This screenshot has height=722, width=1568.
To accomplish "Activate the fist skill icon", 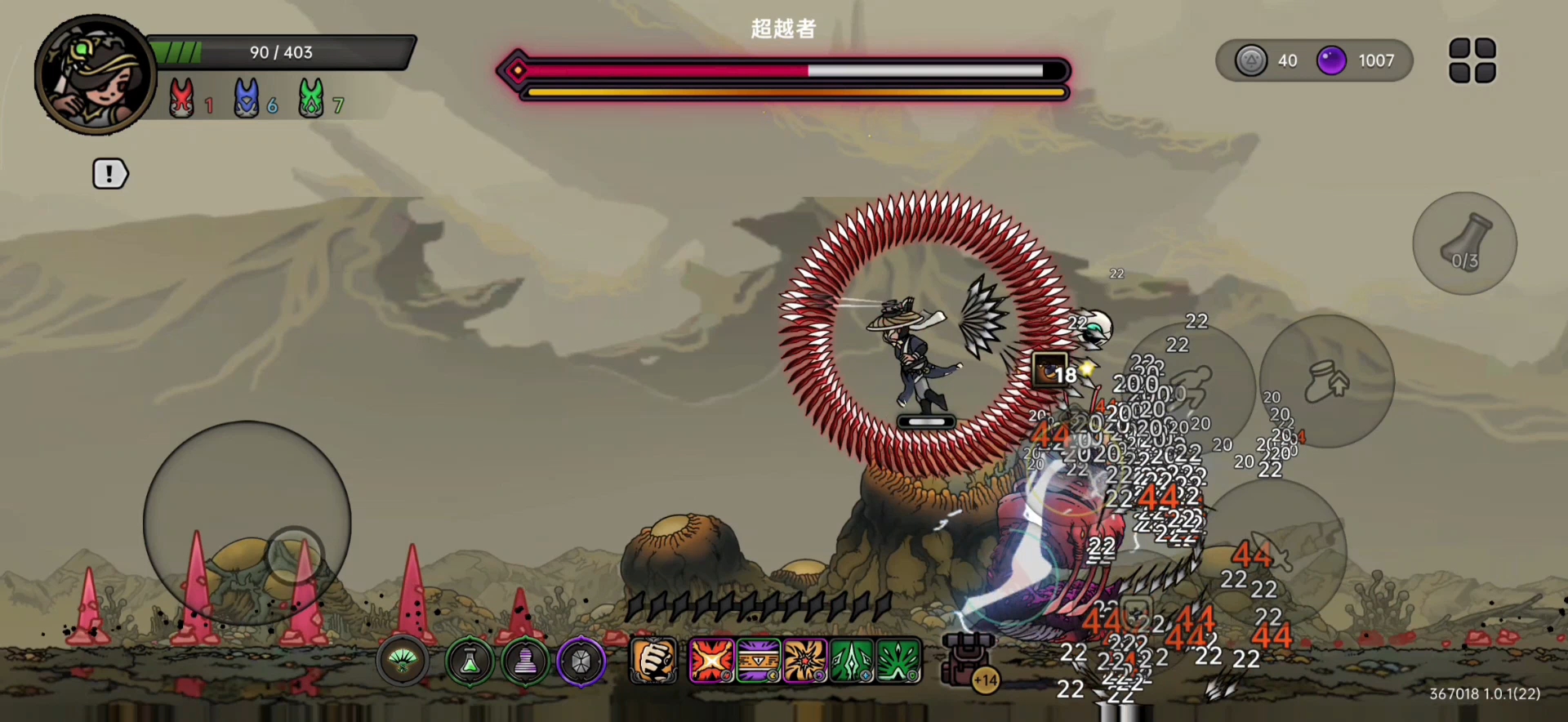I will click(x=653, y=660).
